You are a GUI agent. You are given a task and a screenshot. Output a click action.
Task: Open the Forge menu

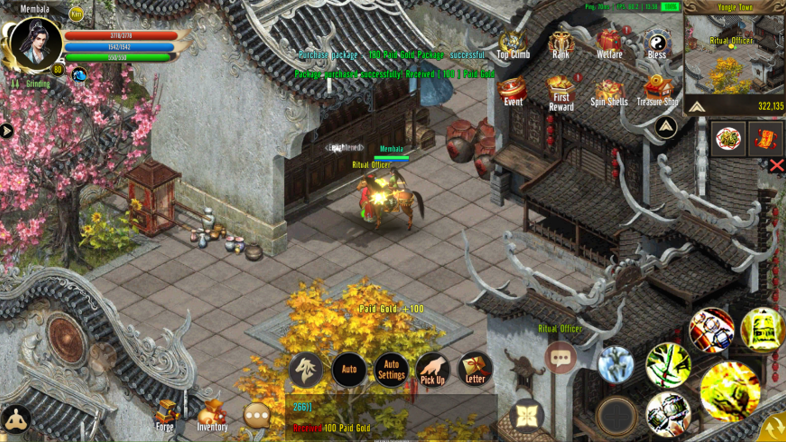point(165,414)
